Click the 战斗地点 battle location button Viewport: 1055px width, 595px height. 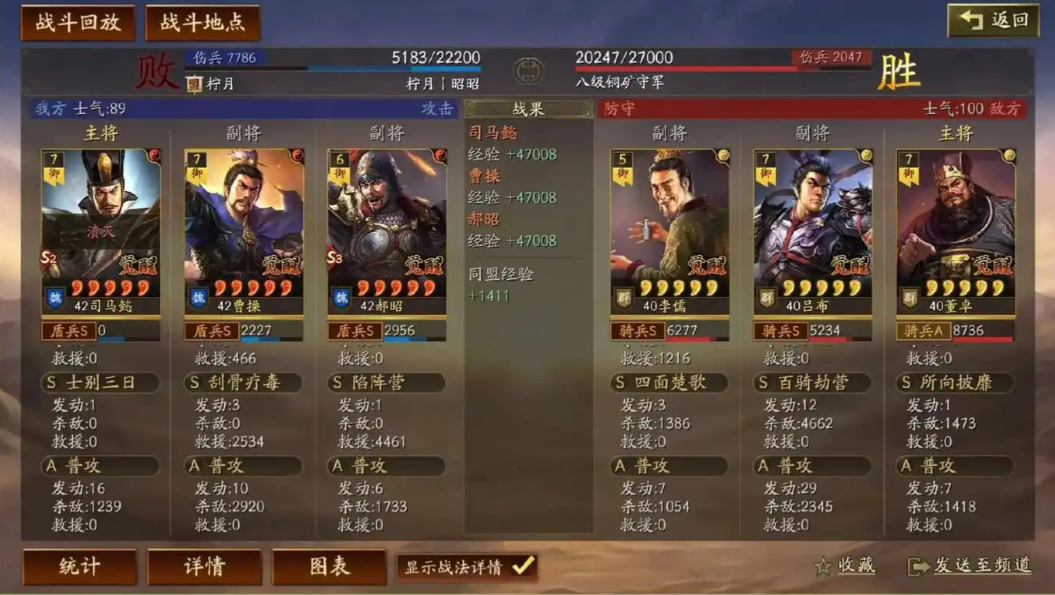click(x=203, y=23)
